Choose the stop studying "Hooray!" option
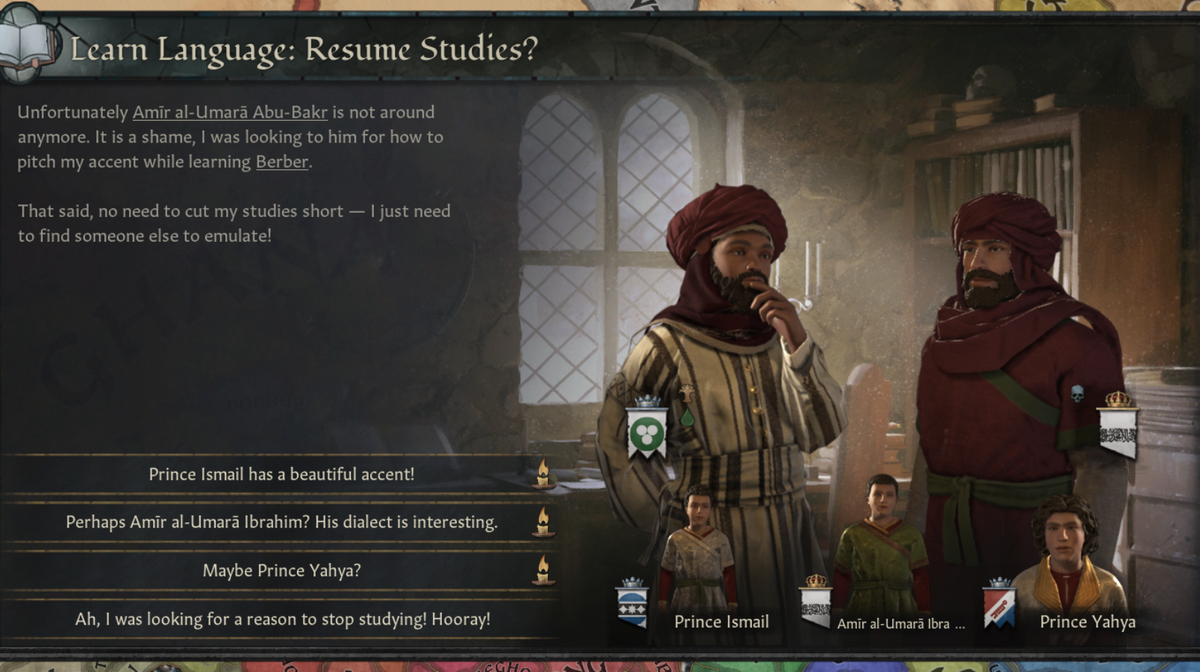 pyautogui.click(x=281, y=619)
